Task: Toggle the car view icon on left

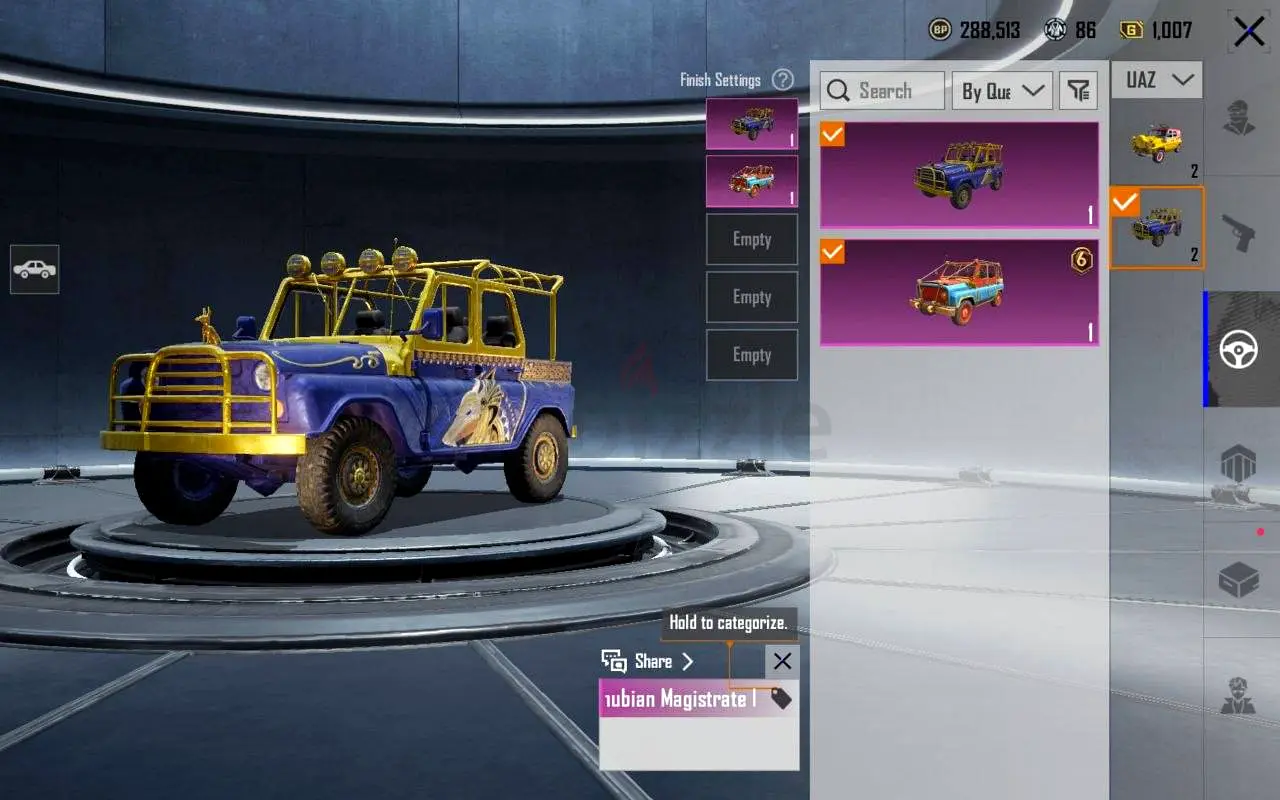Action: point(35,270)
